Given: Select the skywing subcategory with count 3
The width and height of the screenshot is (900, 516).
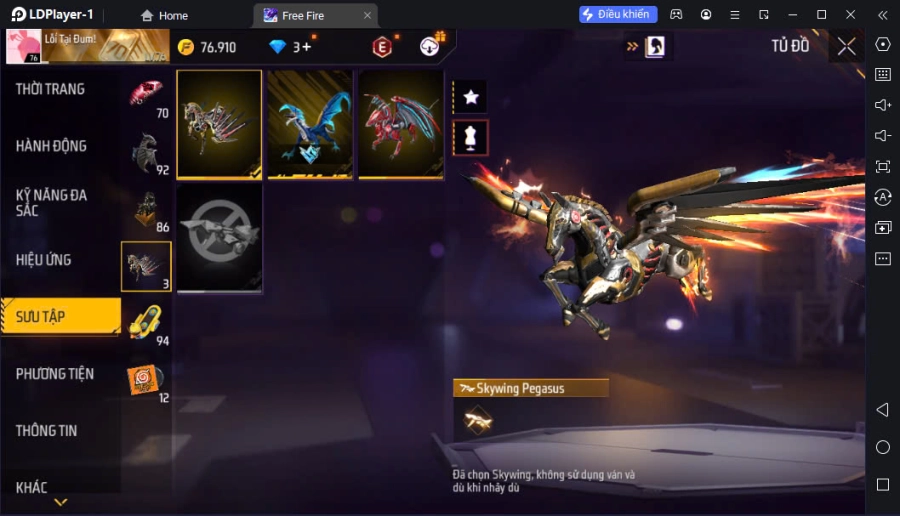Looking at the screenshot, I should point(146,267).
